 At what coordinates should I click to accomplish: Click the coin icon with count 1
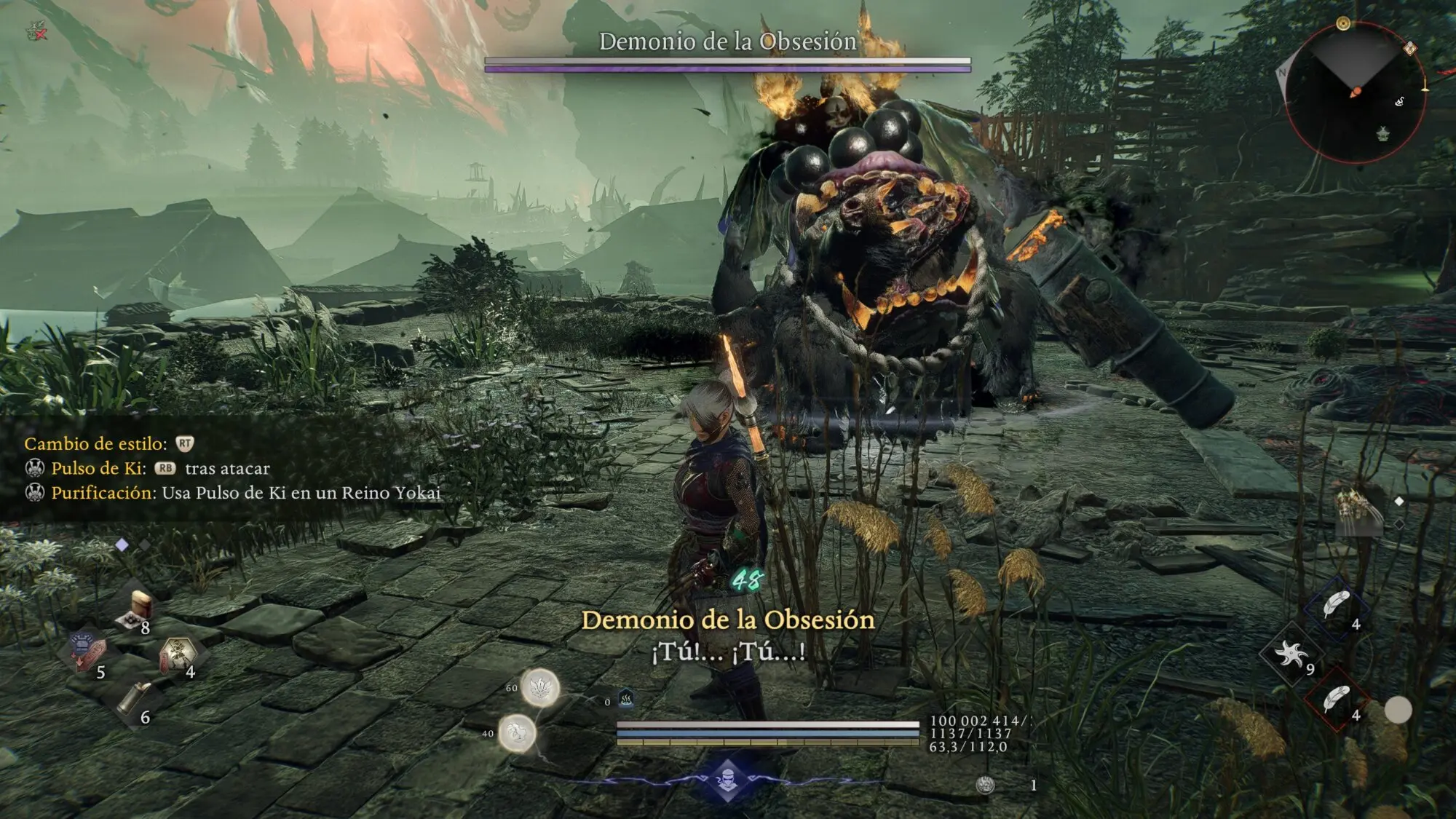(x=985, y=785)
